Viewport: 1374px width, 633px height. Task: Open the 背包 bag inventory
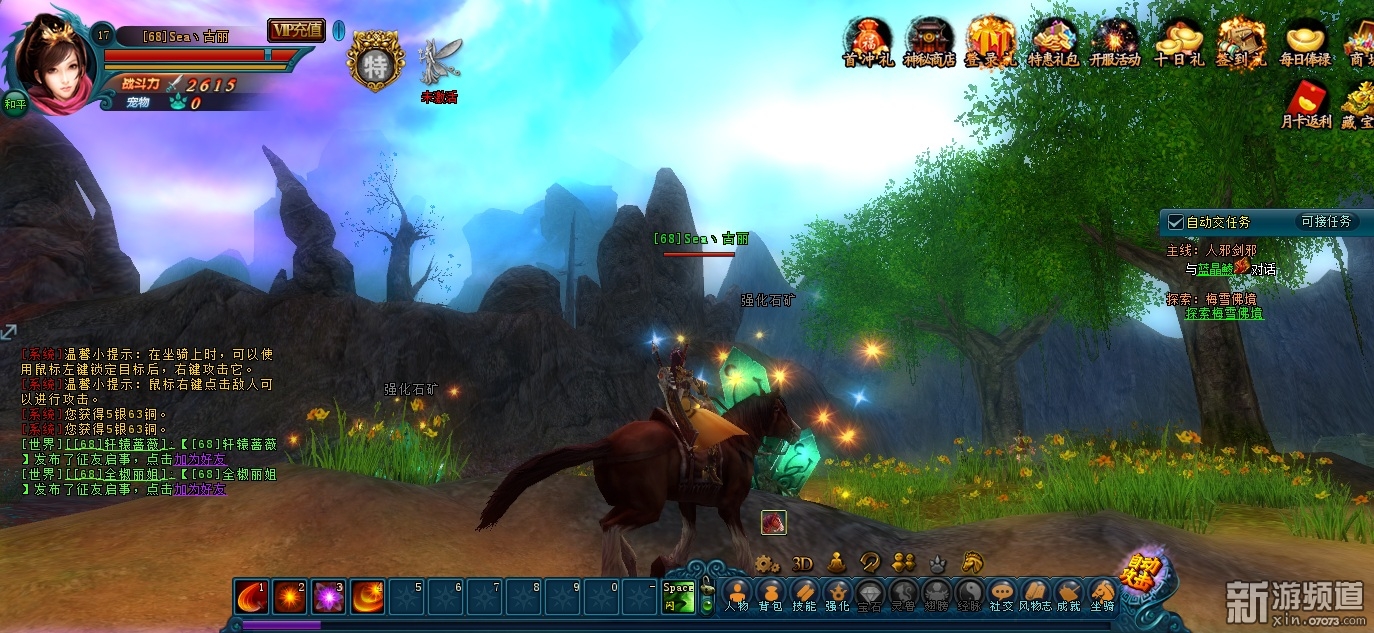770,593
